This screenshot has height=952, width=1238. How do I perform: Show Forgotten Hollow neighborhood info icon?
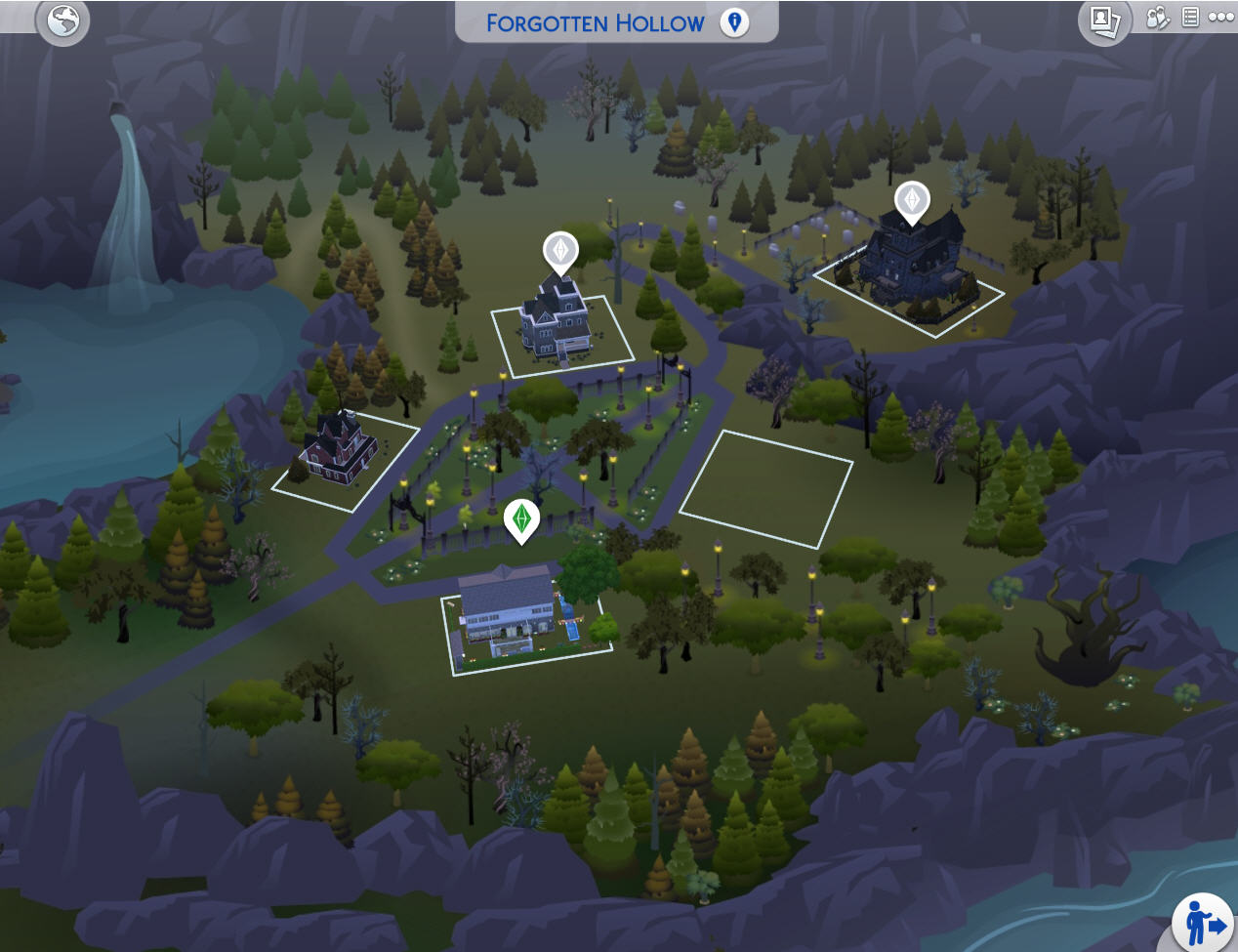(x=734, y=21)
